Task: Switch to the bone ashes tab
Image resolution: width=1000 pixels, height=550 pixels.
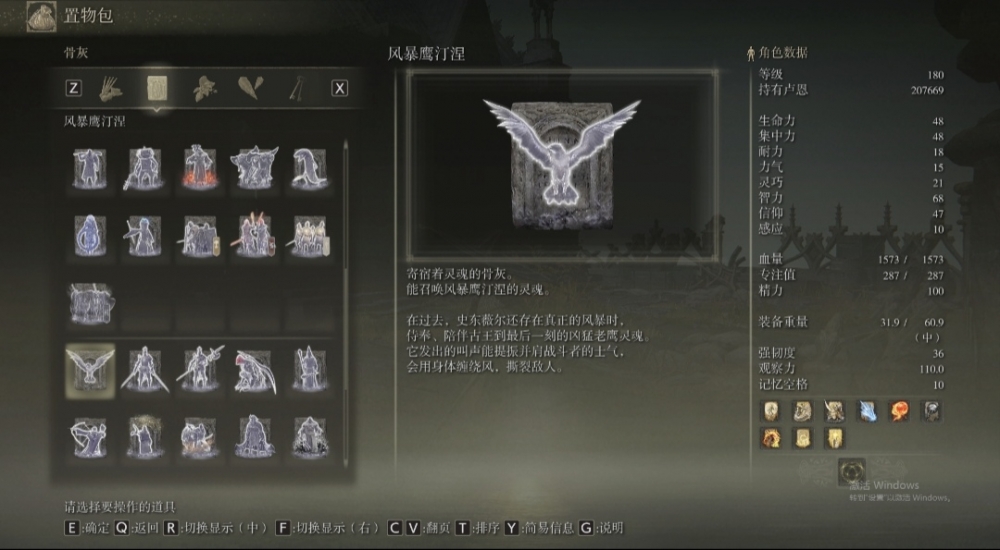Action: 156,88
